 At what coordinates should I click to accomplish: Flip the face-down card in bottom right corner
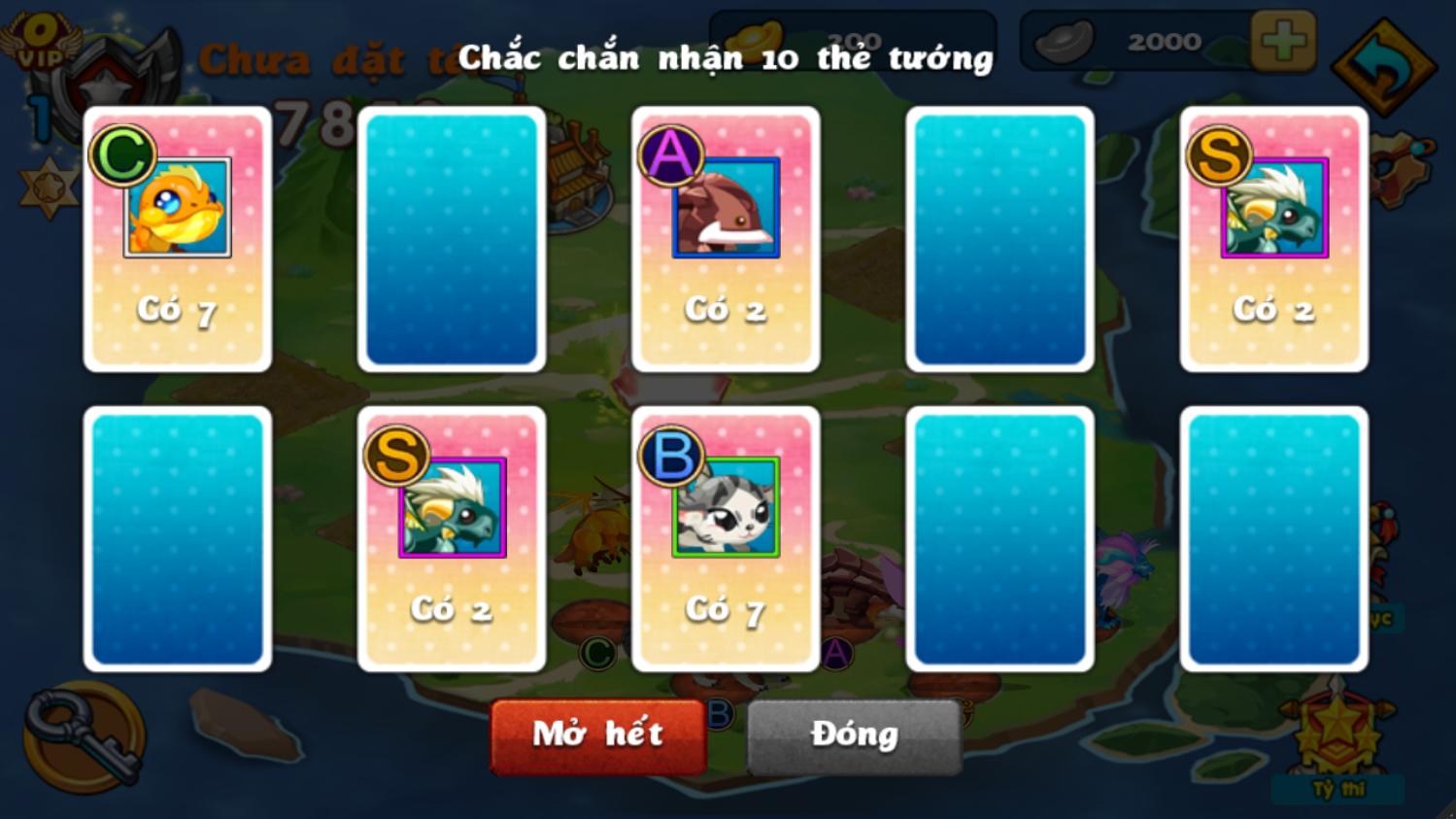[x=1273, y=540]
